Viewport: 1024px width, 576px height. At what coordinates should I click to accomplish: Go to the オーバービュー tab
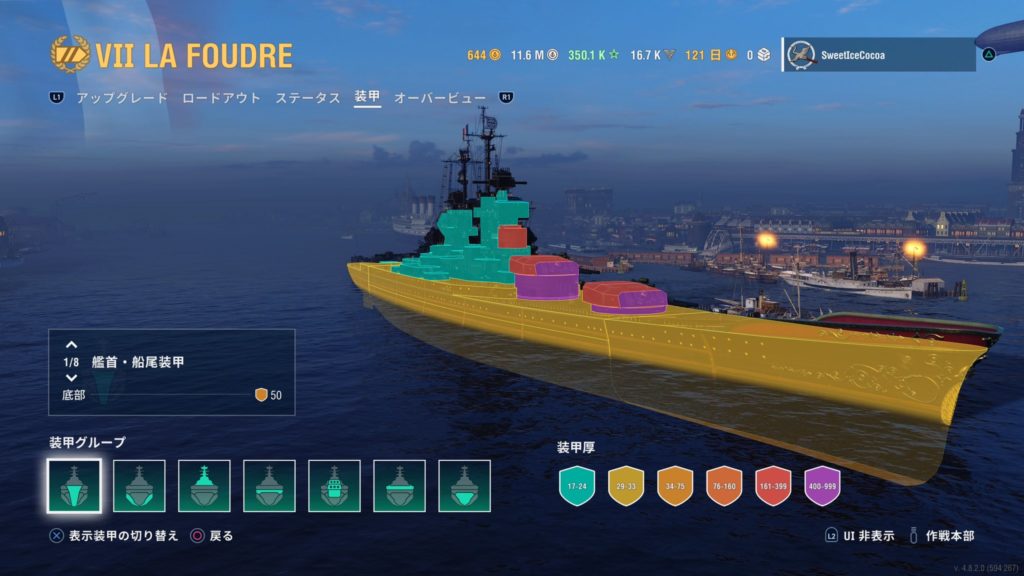[440, 98]
